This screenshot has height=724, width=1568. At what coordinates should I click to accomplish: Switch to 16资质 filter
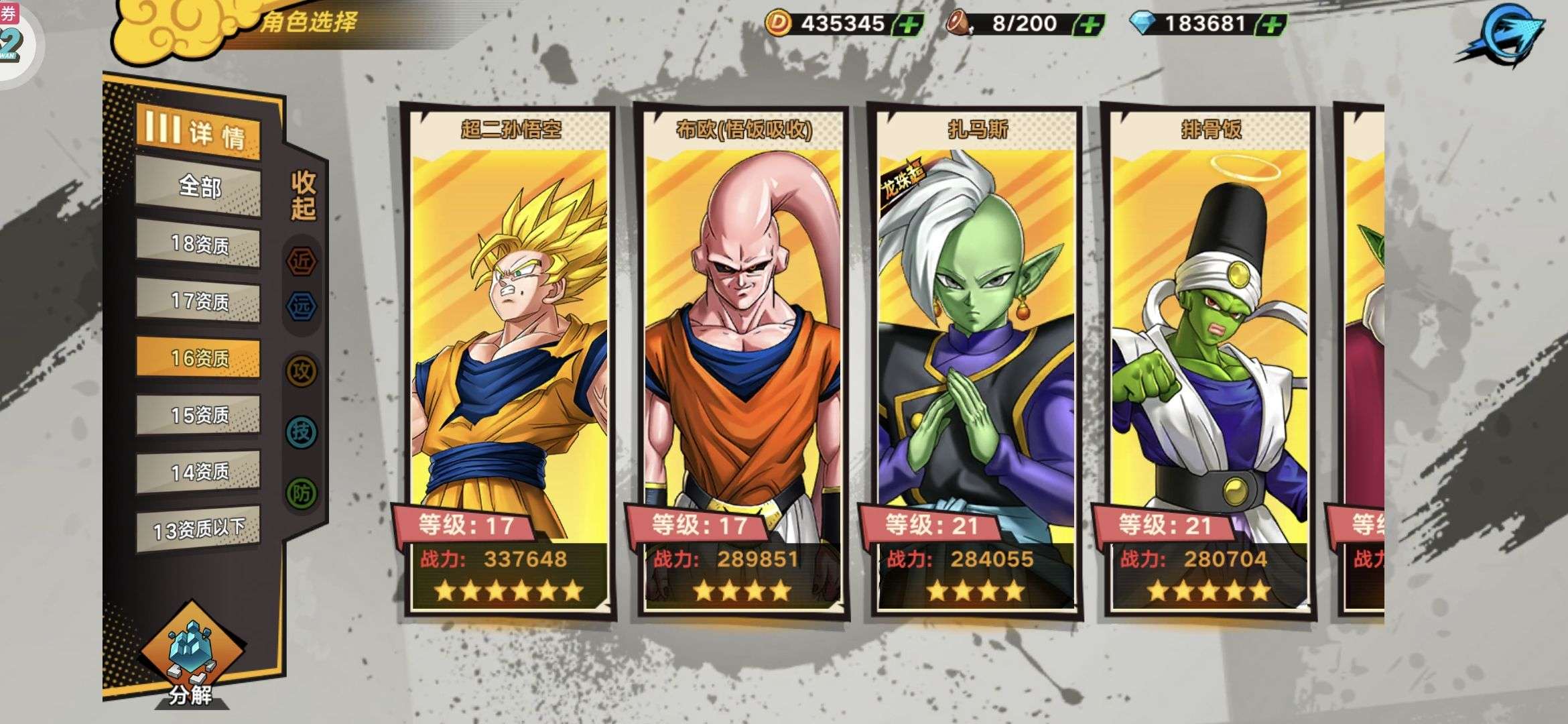click(198, 358)
